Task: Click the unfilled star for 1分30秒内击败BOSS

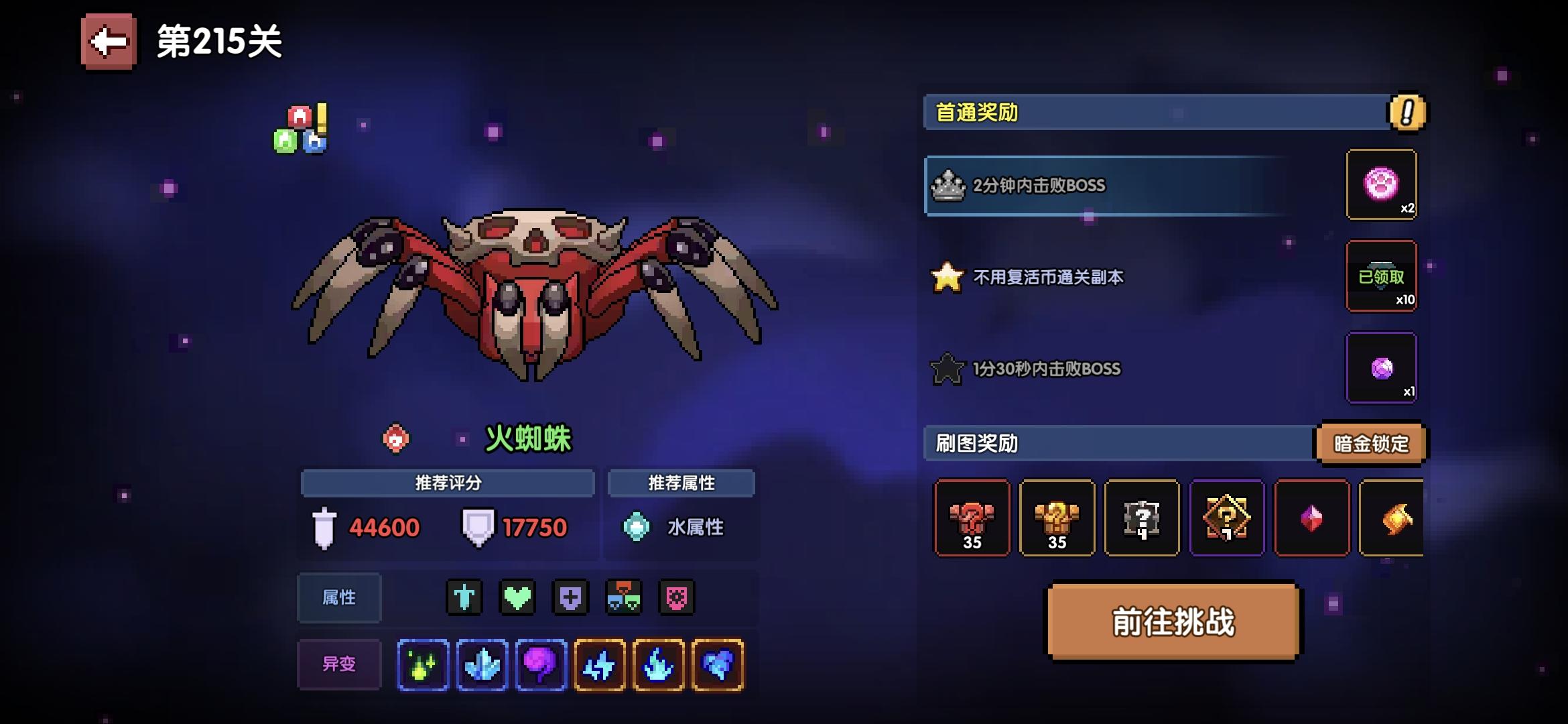Action: click(947, 367)
